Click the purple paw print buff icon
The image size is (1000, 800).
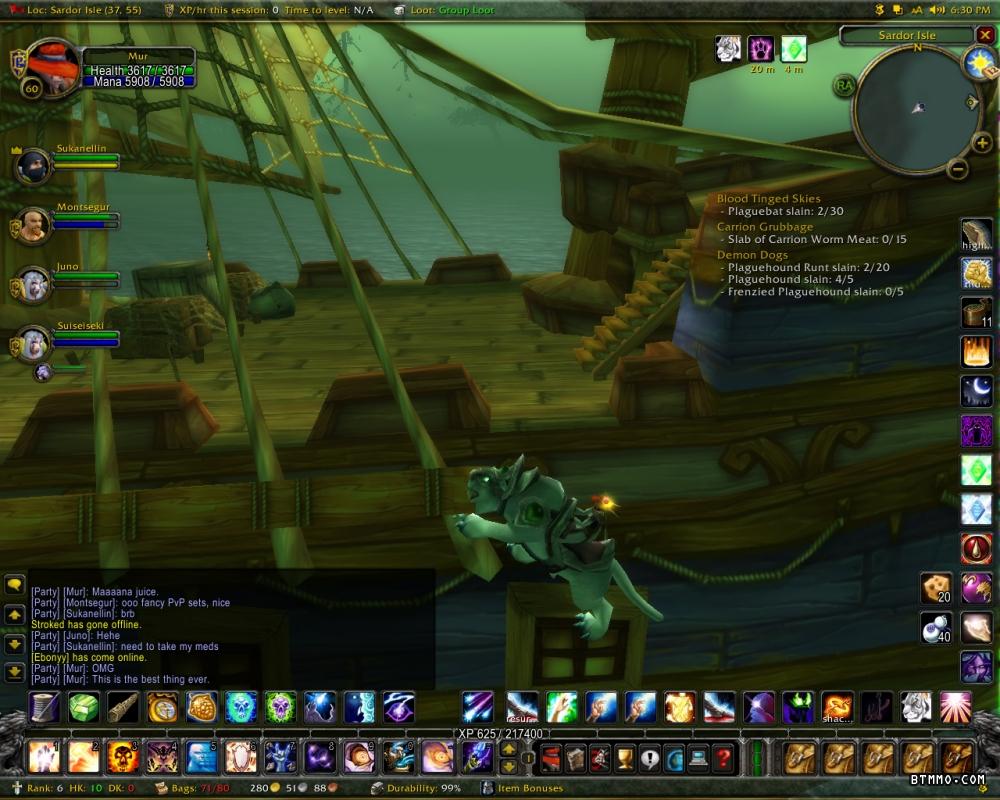(761, 49)
